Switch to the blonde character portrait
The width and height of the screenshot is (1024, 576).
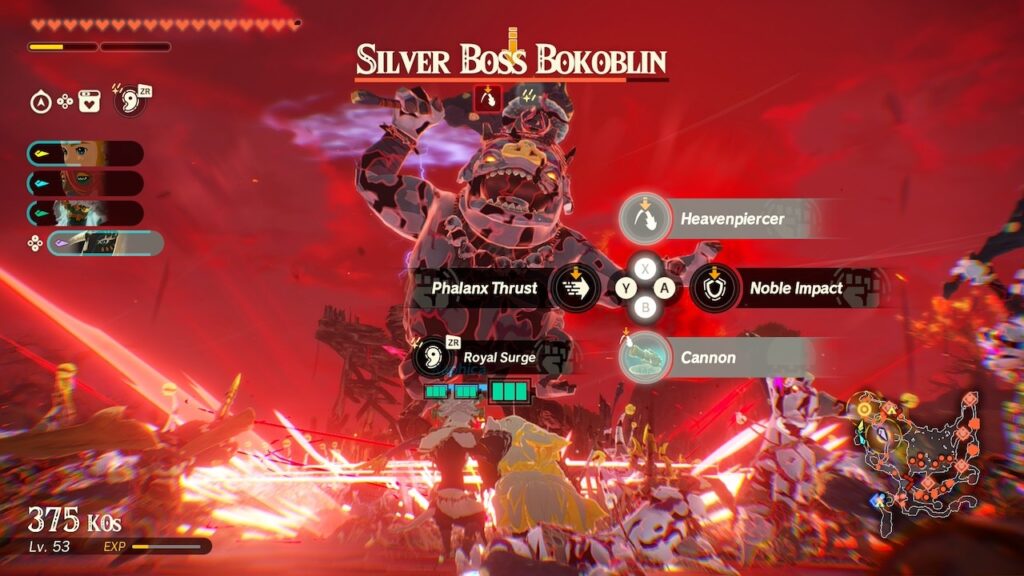[84, 153]
